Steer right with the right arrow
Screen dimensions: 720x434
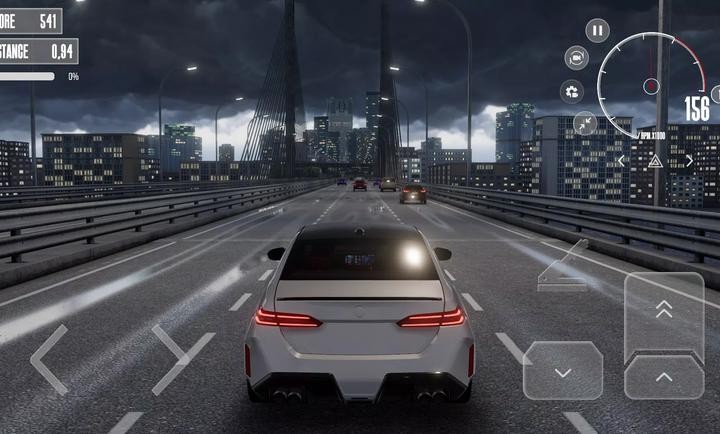(182, 359)
